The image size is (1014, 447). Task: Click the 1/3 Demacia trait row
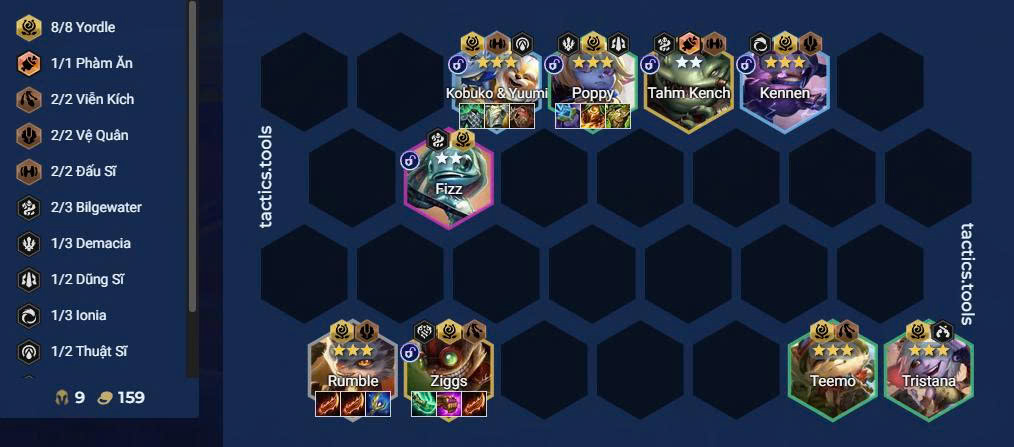coord(89,243)
